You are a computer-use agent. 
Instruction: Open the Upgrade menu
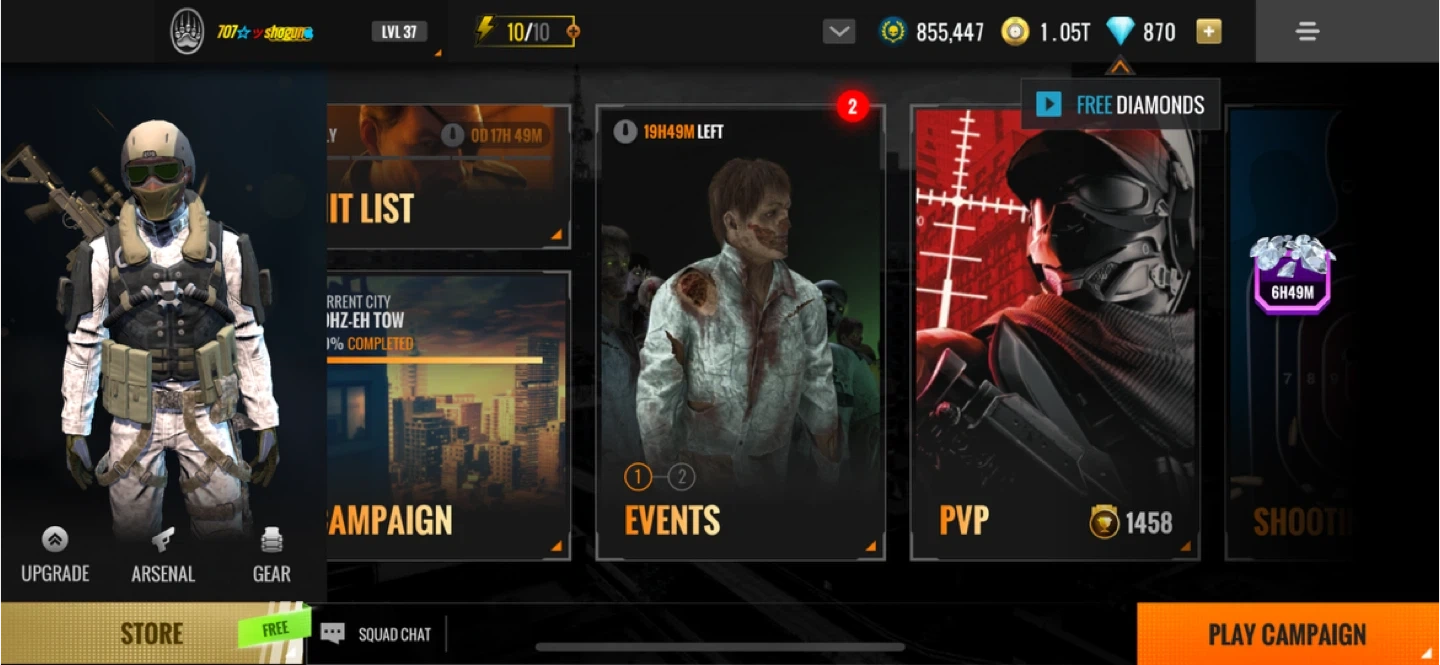click(x=55, y=555)
